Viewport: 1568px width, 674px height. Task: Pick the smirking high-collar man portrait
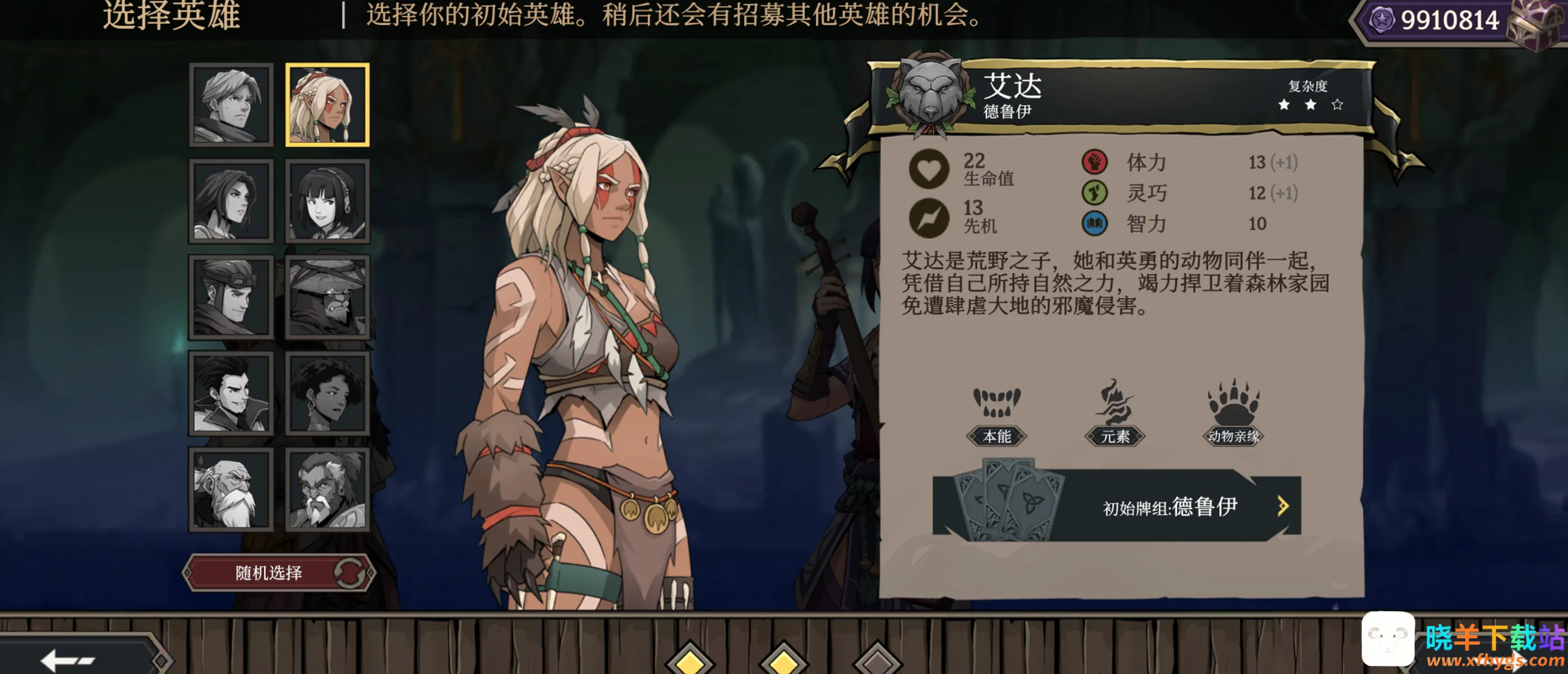pyautogui.click(x=230, y=393)
